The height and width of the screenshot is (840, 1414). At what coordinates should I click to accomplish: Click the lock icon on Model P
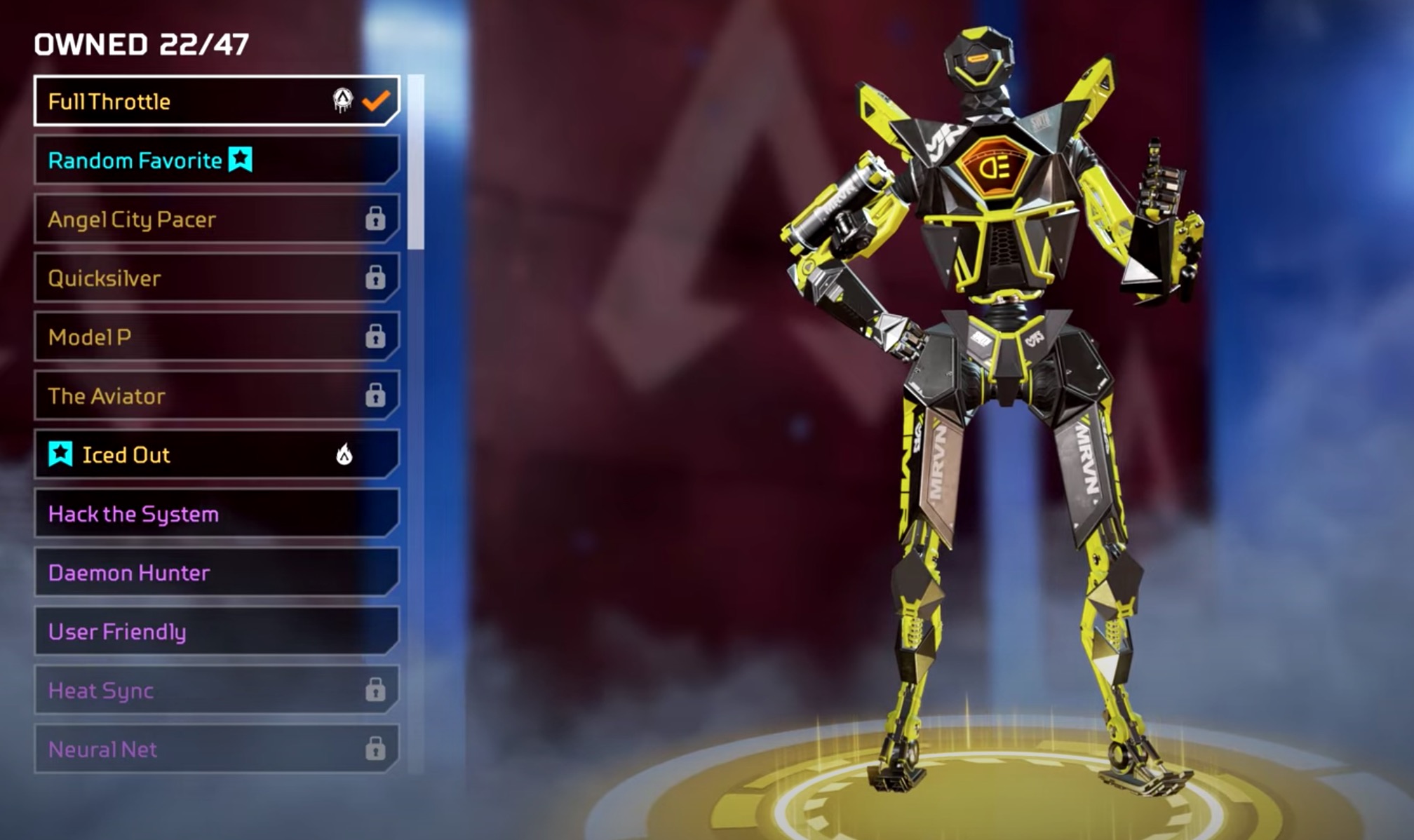coord(377,337)
